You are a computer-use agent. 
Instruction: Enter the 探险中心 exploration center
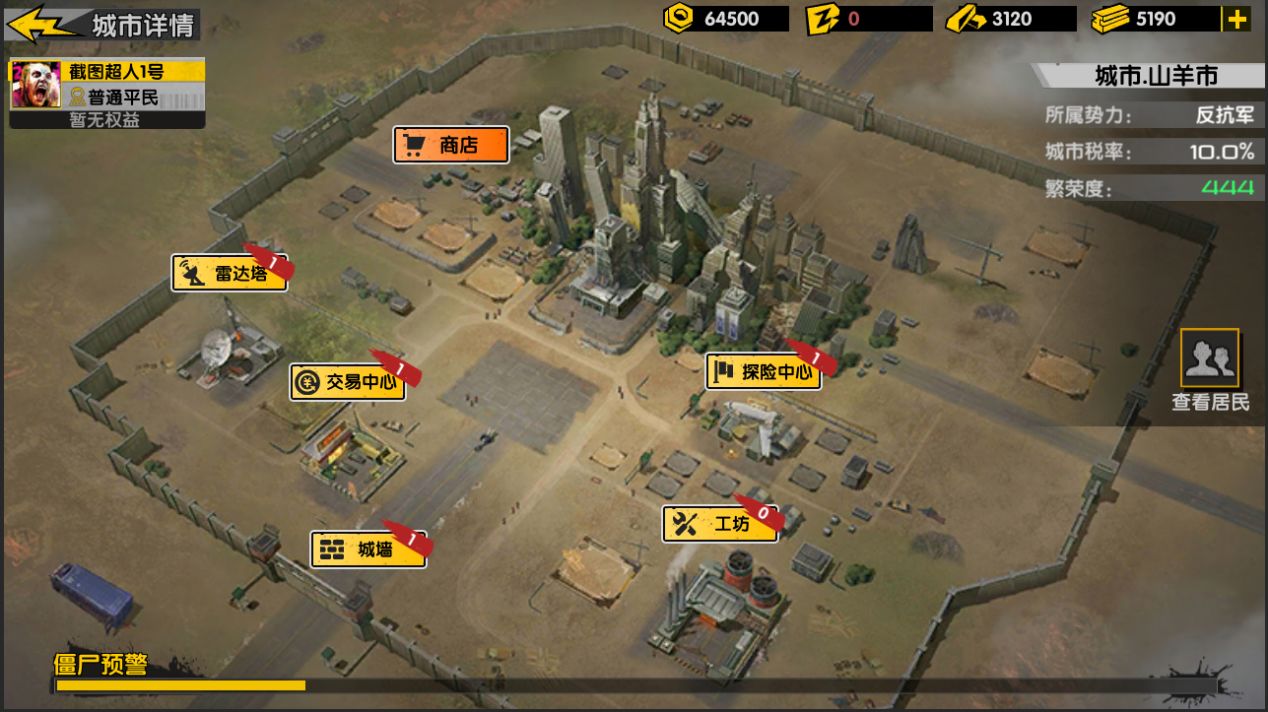pos(764,373)
